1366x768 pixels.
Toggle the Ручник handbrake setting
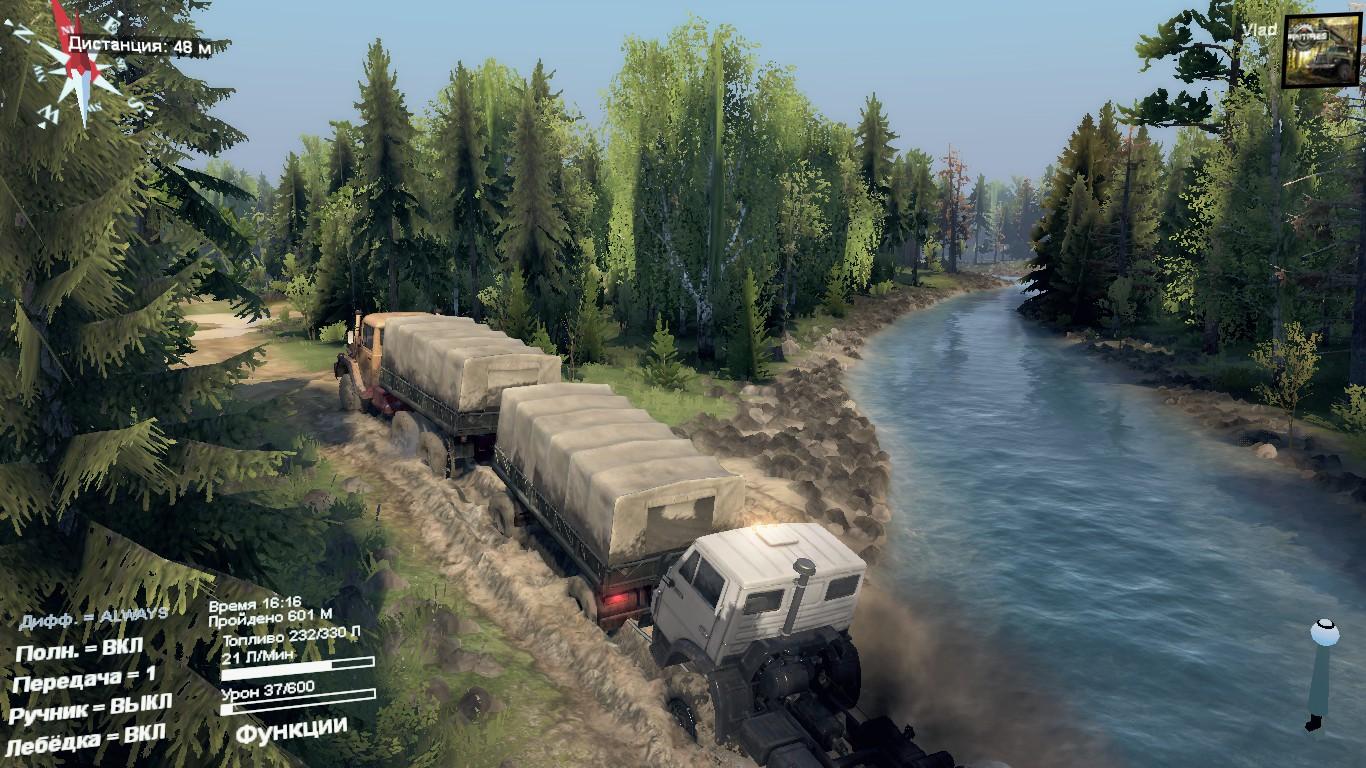90,708
